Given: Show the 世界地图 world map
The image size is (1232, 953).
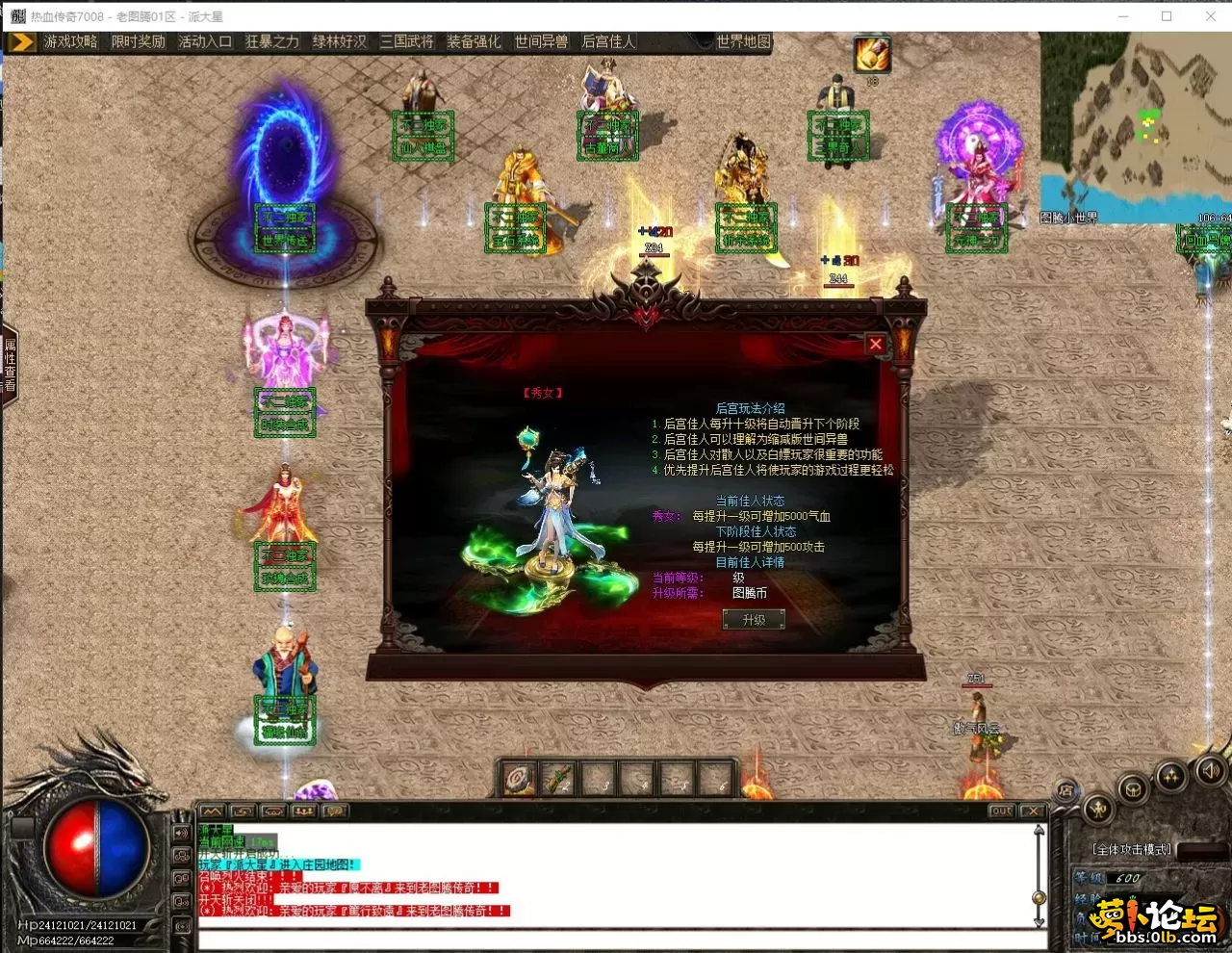Looking at the screenshot, I should tap(743, 41).
